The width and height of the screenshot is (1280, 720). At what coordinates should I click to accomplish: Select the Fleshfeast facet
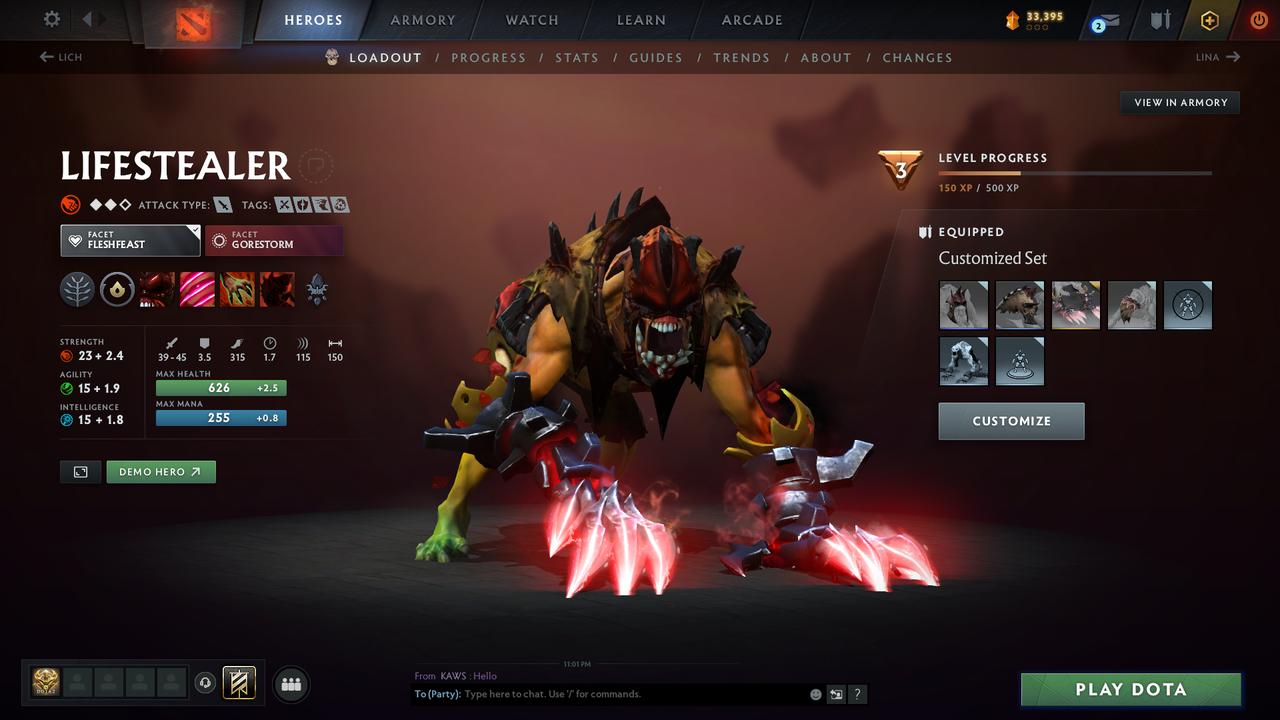click(x=130, y=240)
